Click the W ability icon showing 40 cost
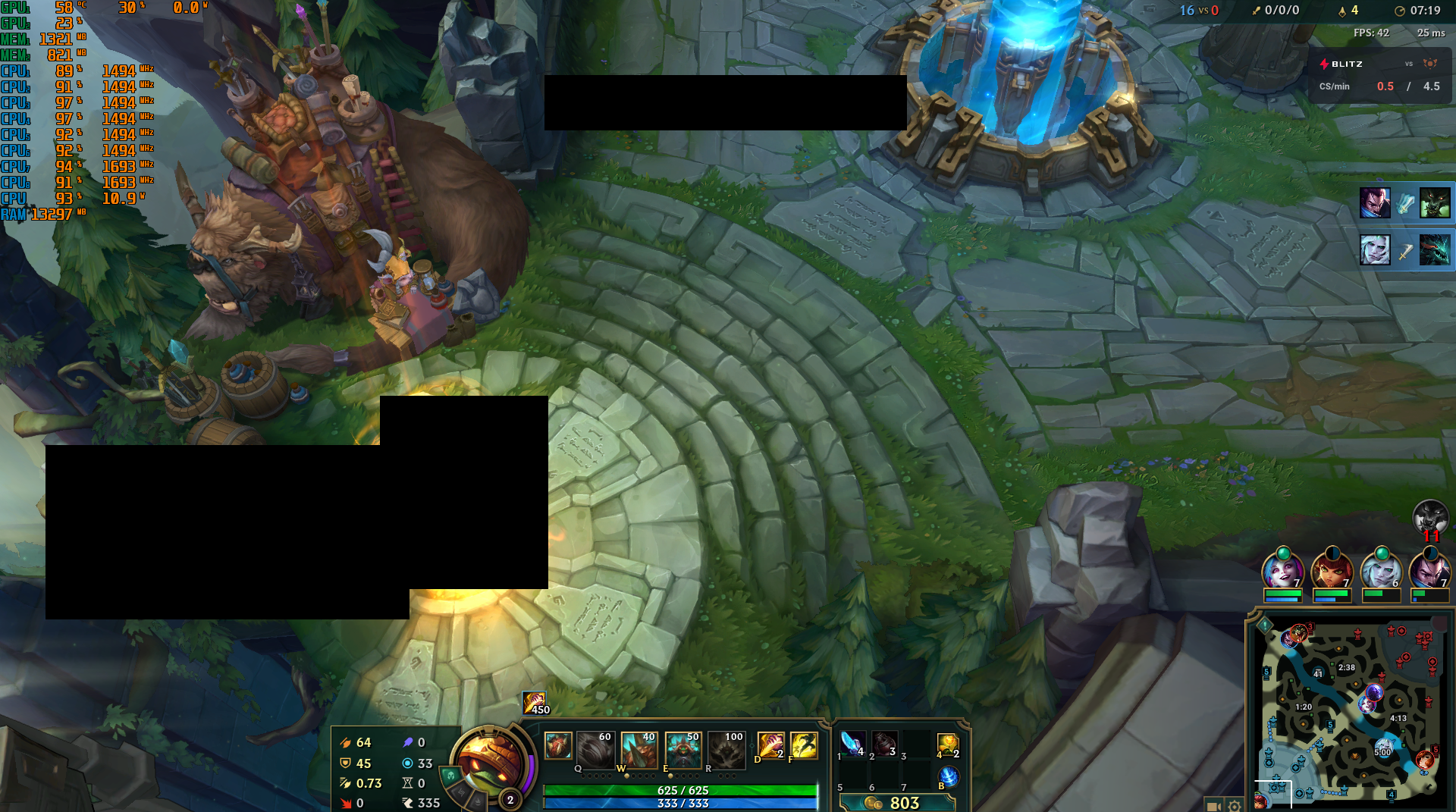Screen dimensions: 1456x812 [x=639, y=748]
